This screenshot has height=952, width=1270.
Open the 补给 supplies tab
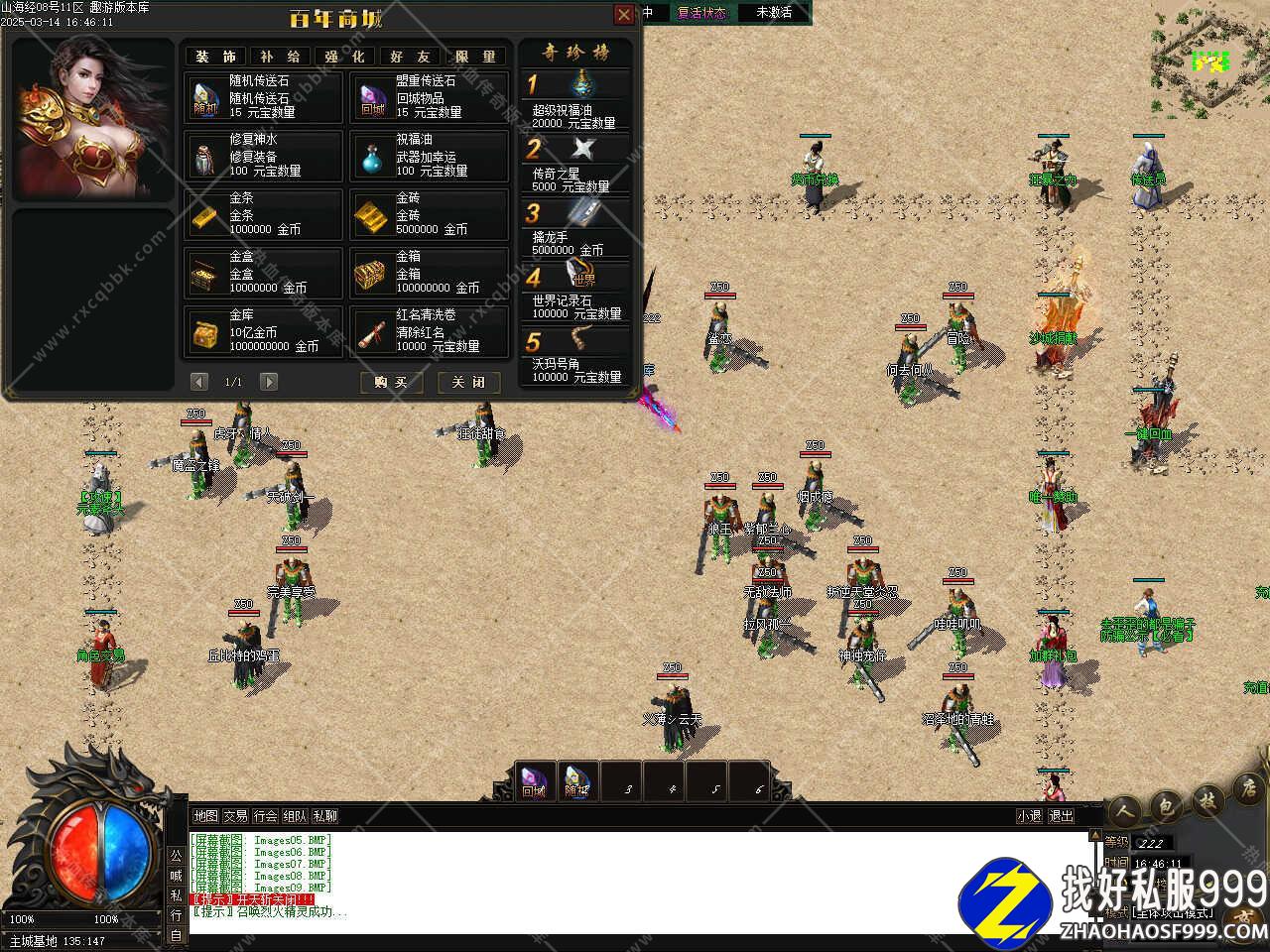[280, 57]
